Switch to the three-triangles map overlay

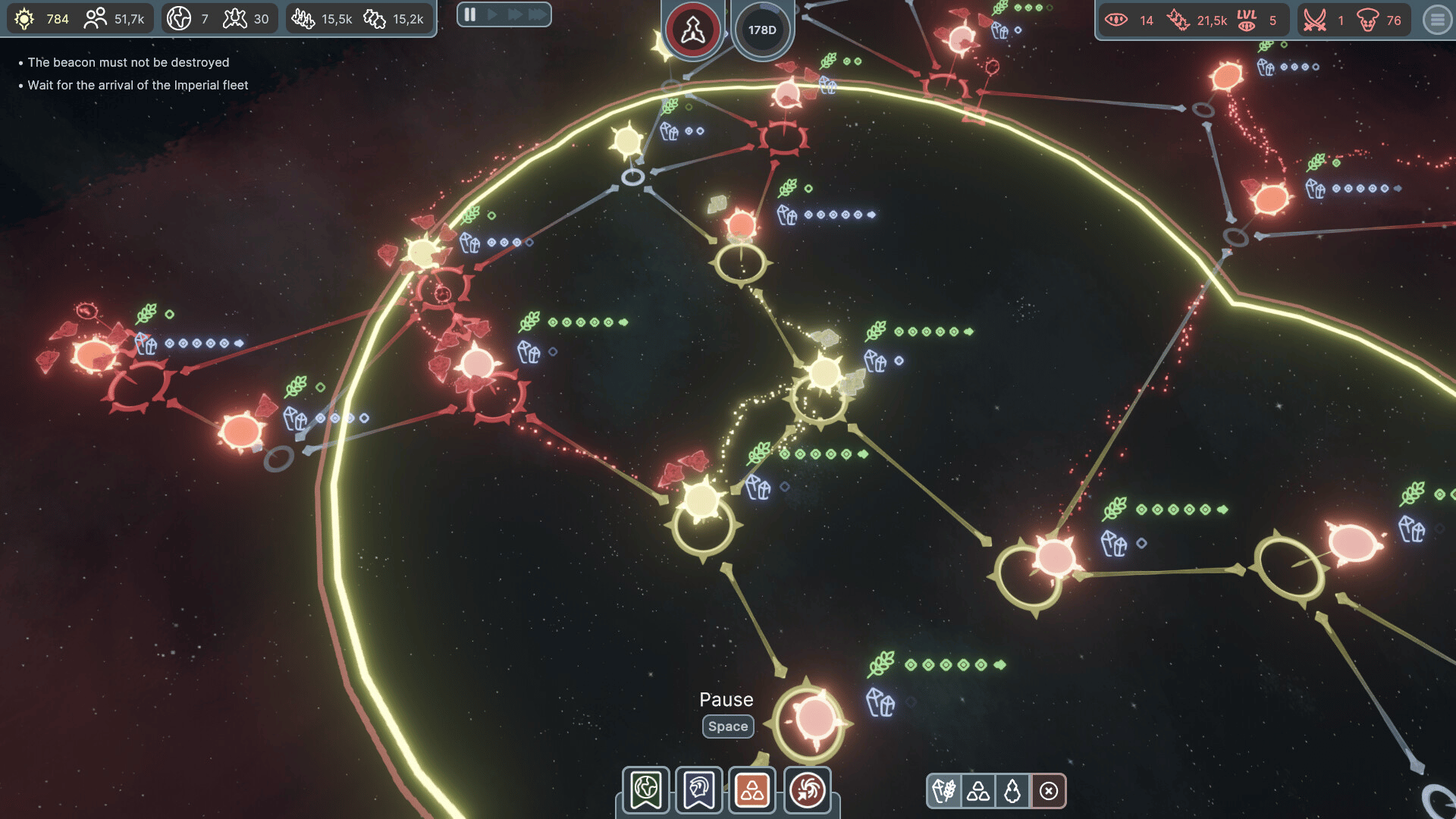tap(978, 792)
